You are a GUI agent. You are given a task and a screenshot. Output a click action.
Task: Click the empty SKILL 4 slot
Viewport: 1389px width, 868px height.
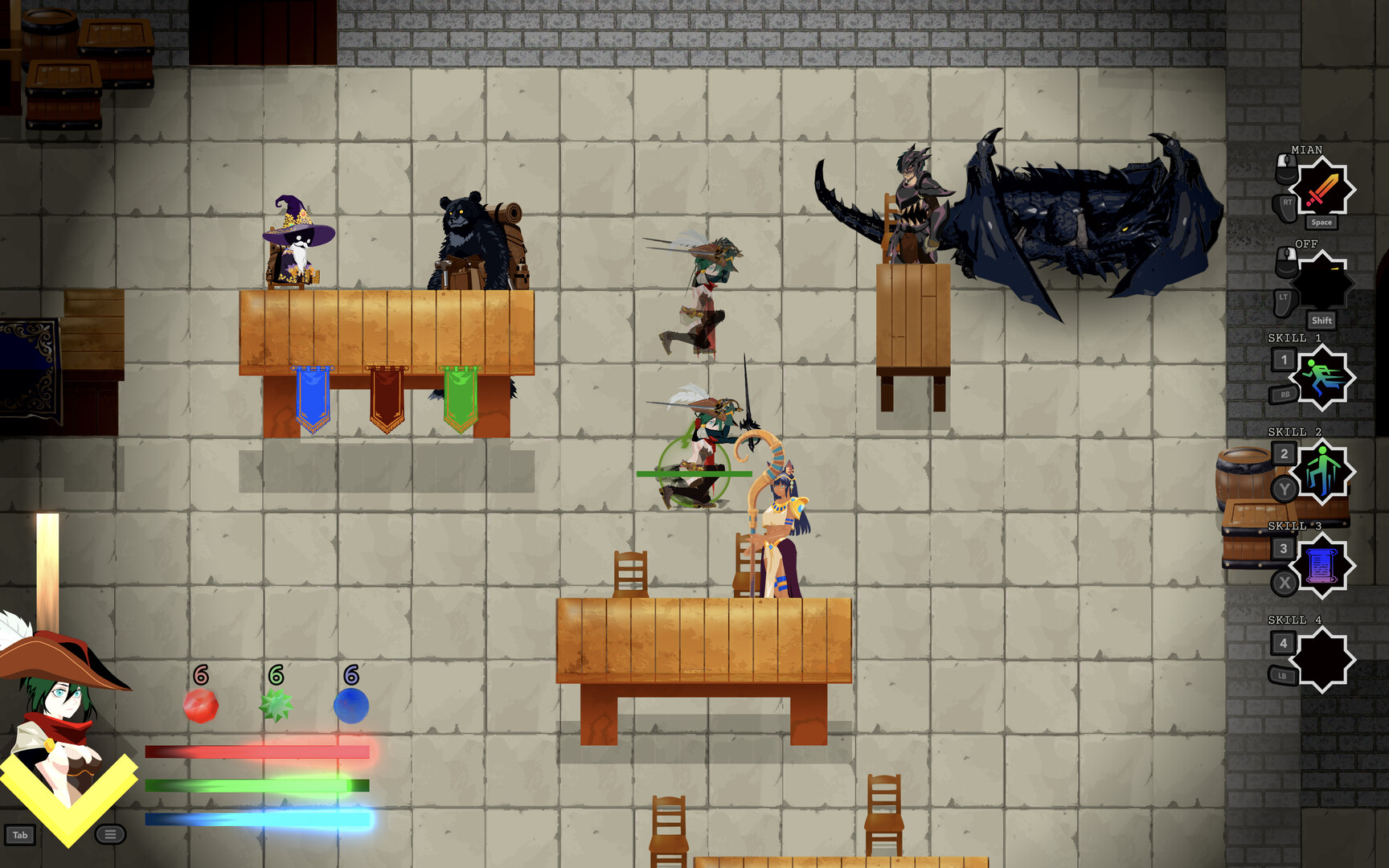point(1322,659)
